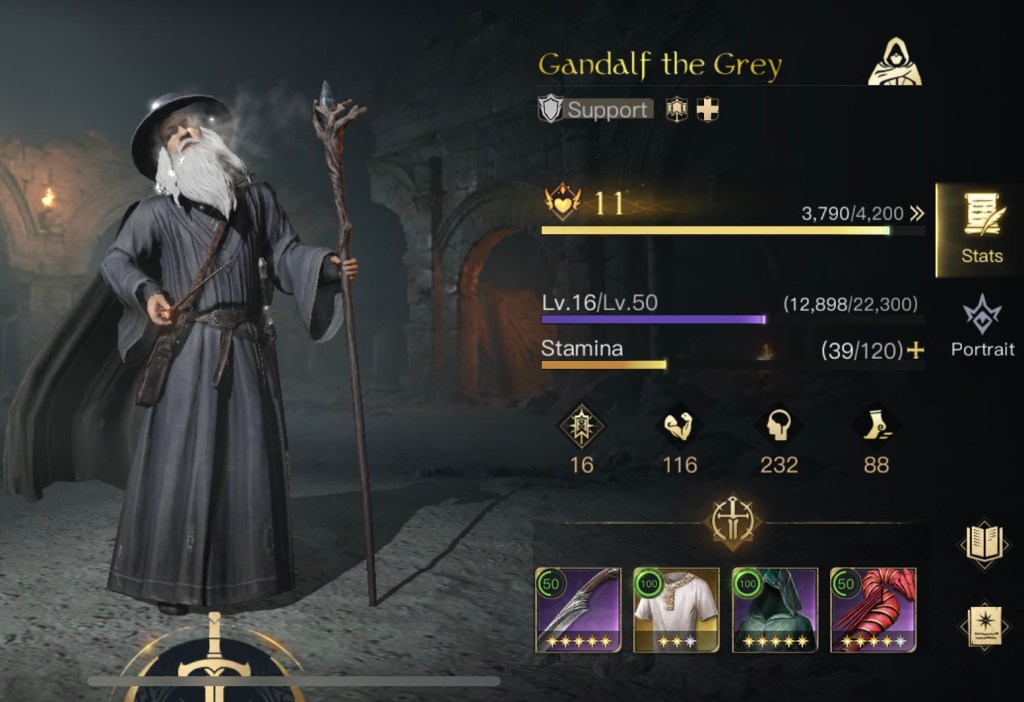1024x702 pixels.
Task: Select the white tunic equipment slot
Action: click(x=676, y=610)
